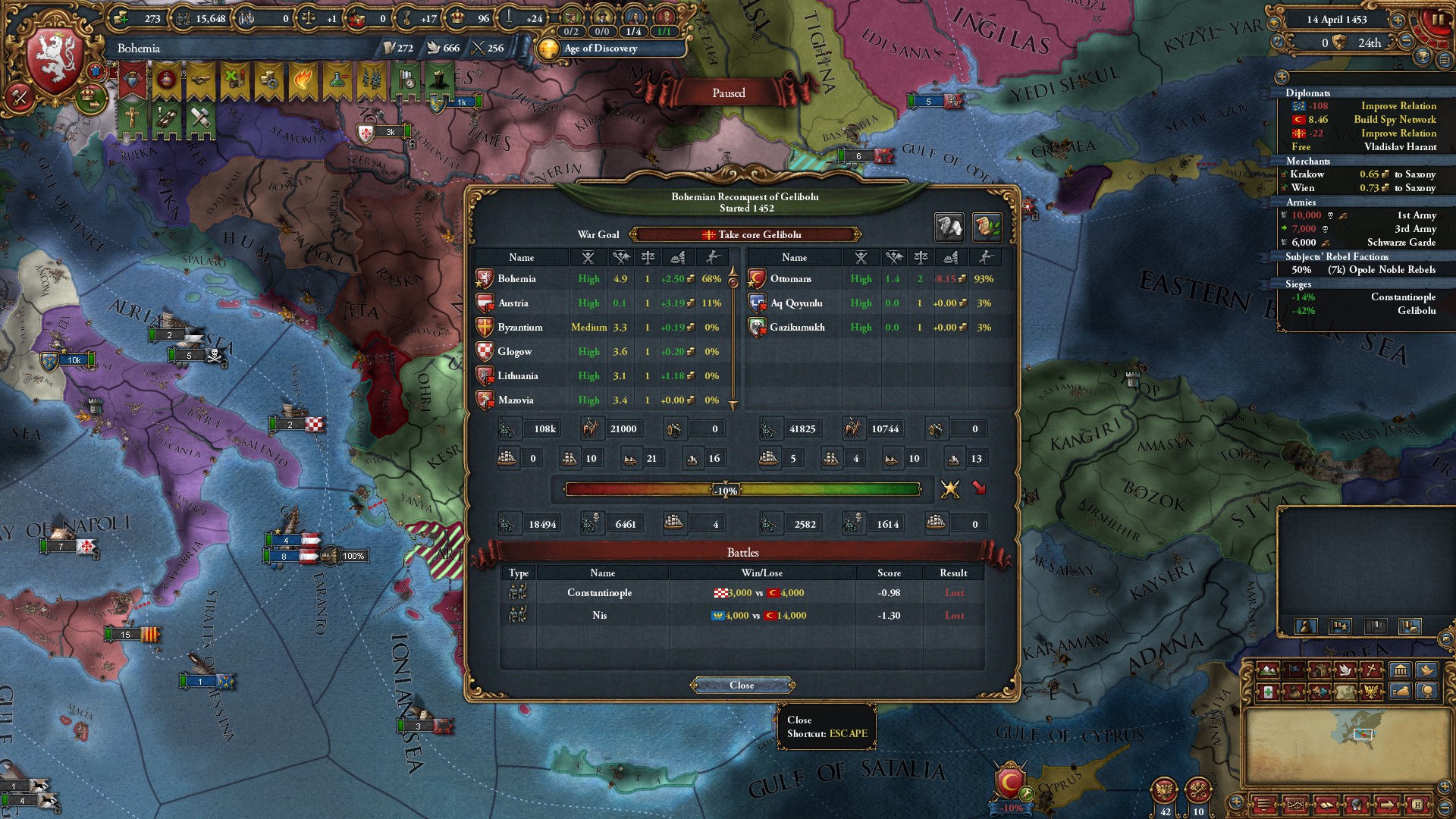Increase game speed with plus button beside date
This screenshot has width=1456, height=819.
coord(1398,20)
